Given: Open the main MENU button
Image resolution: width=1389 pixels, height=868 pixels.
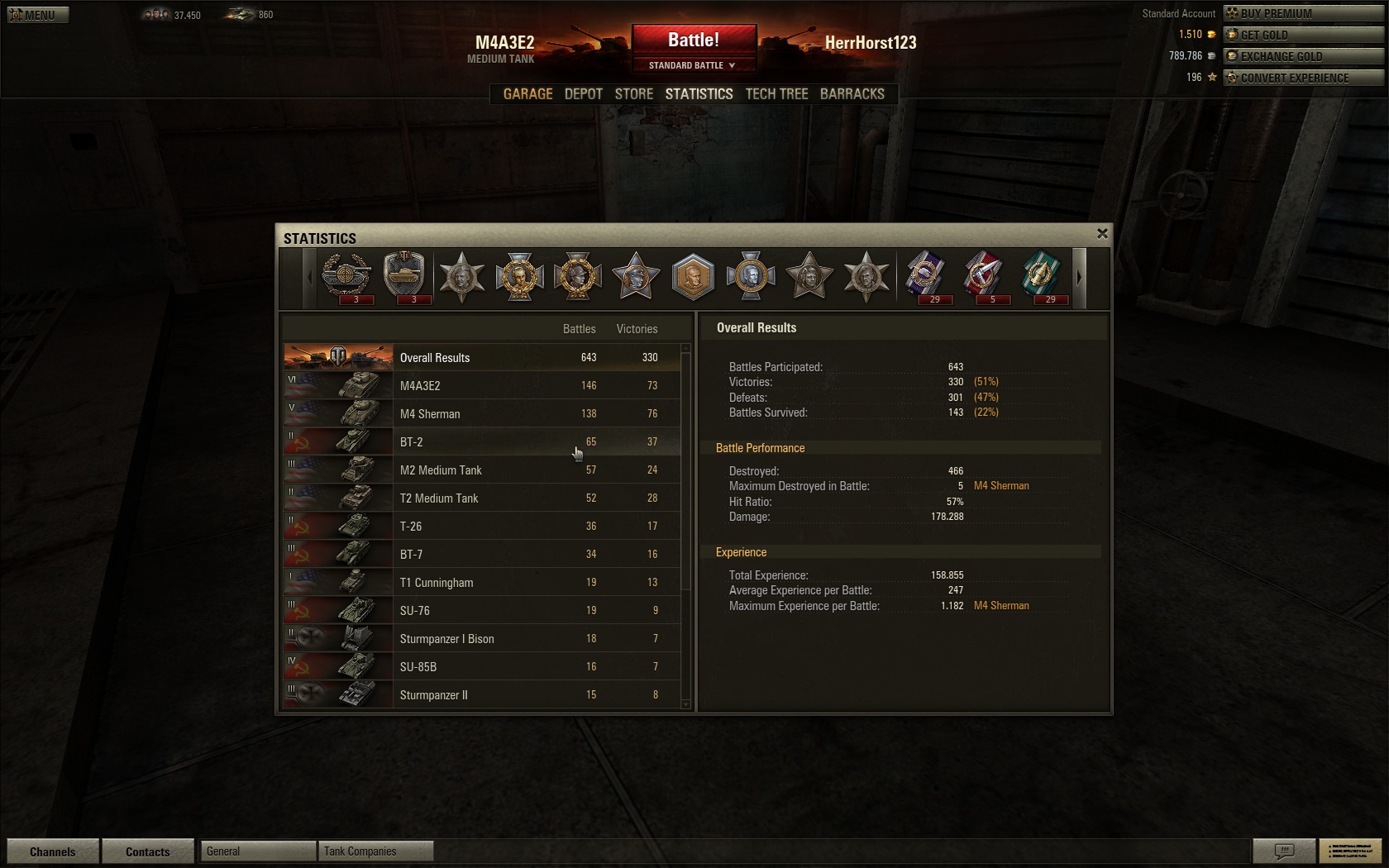Looking at the screenshot, I should (x=37, y=14).
